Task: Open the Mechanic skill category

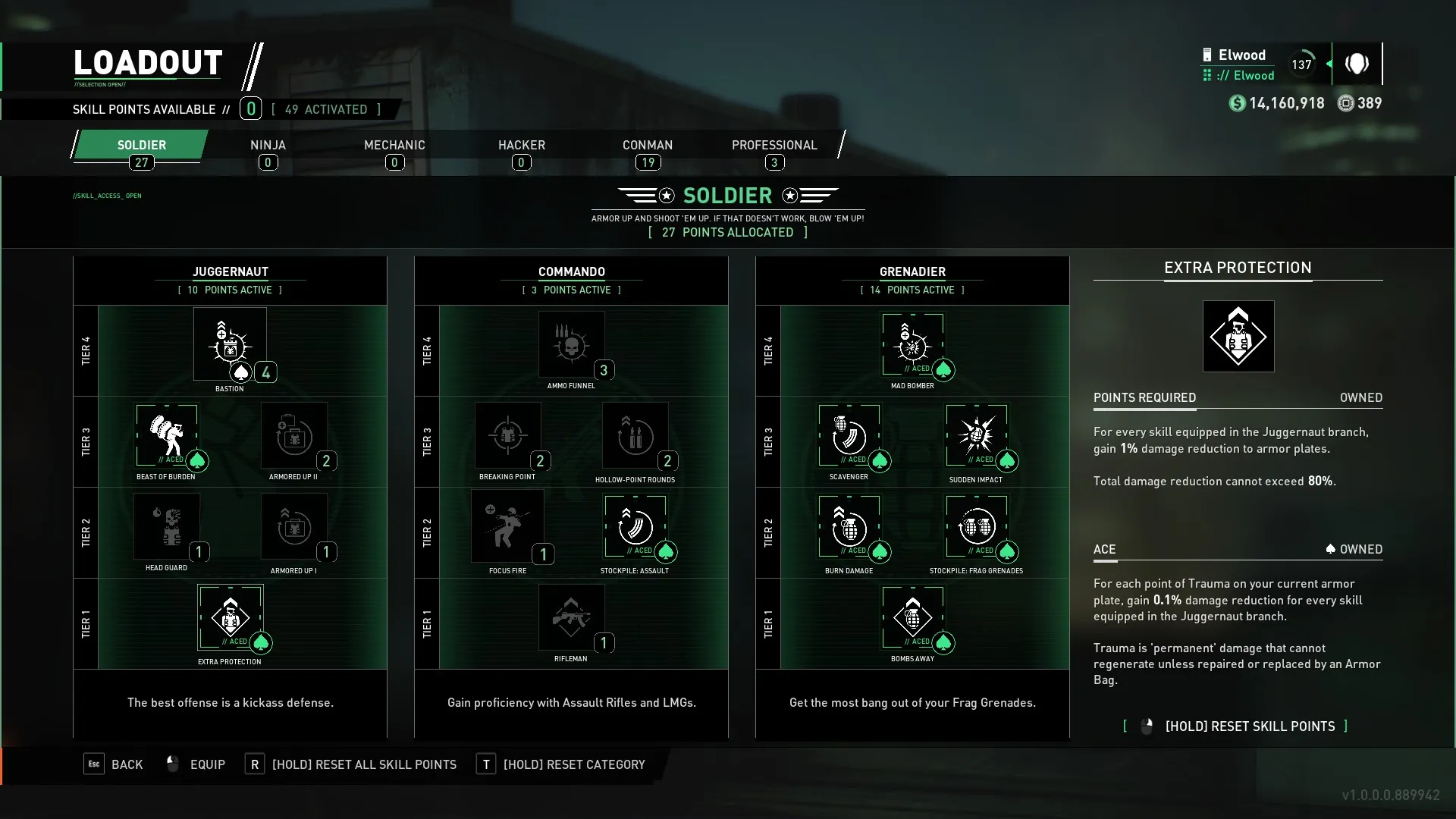Action: click(x=394, y=146)
